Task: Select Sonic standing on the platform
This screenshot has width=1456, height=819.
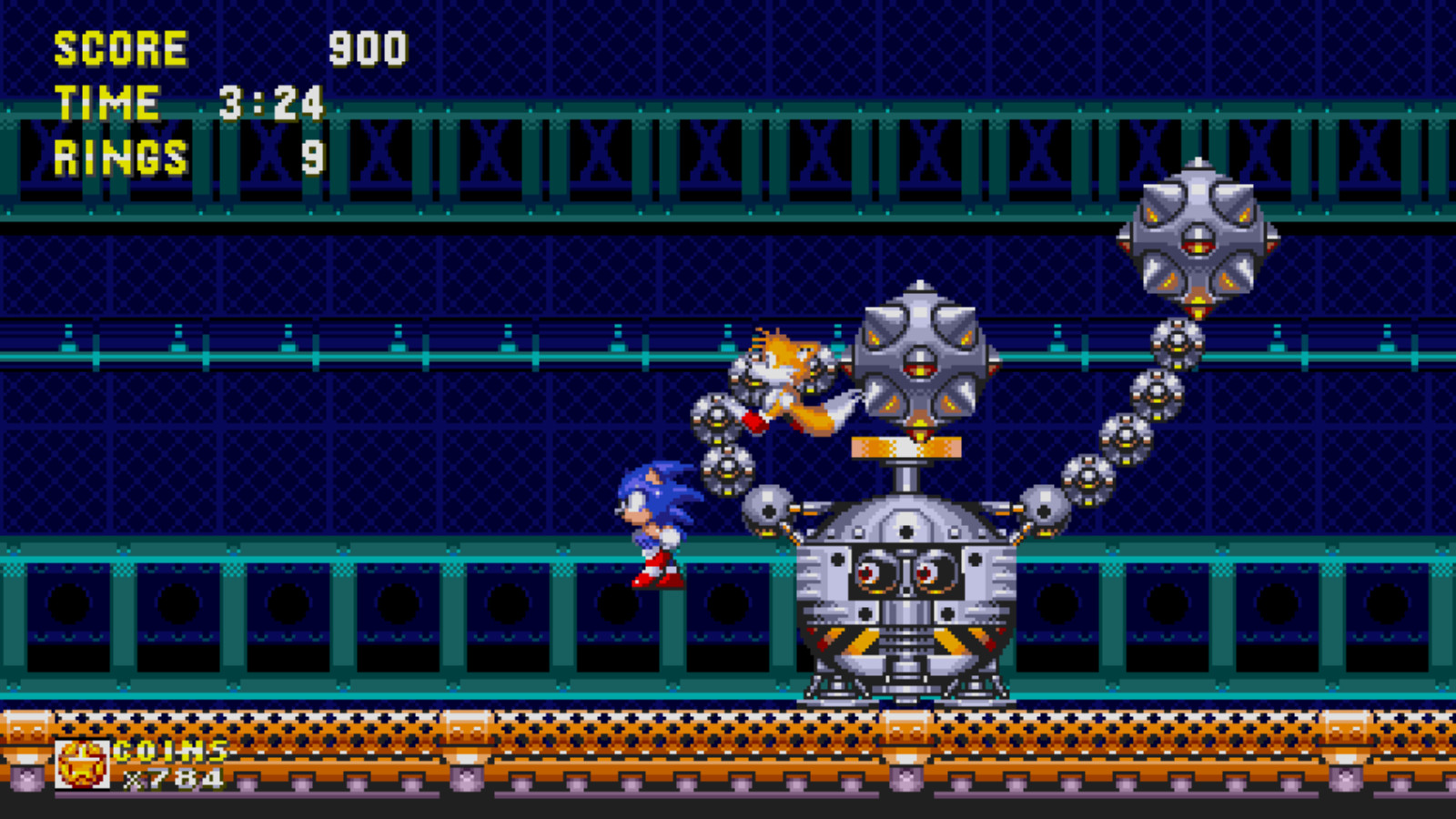Action: [x=655, y=523]
